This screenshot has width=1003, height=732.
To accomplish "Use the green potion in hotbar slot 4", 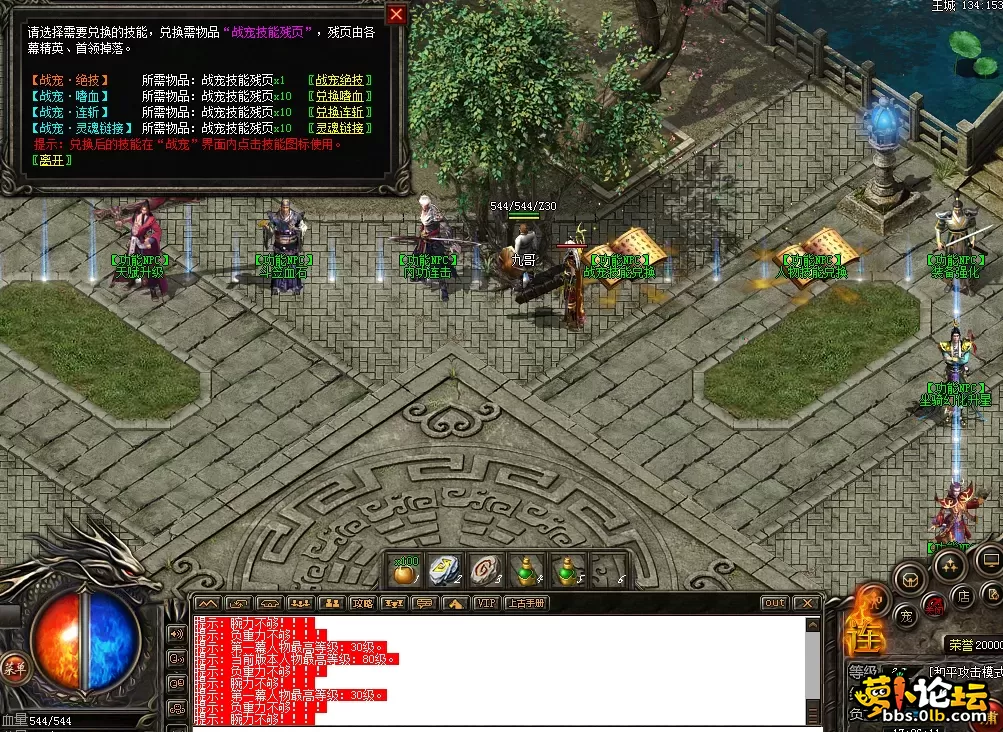I will 526,572.
